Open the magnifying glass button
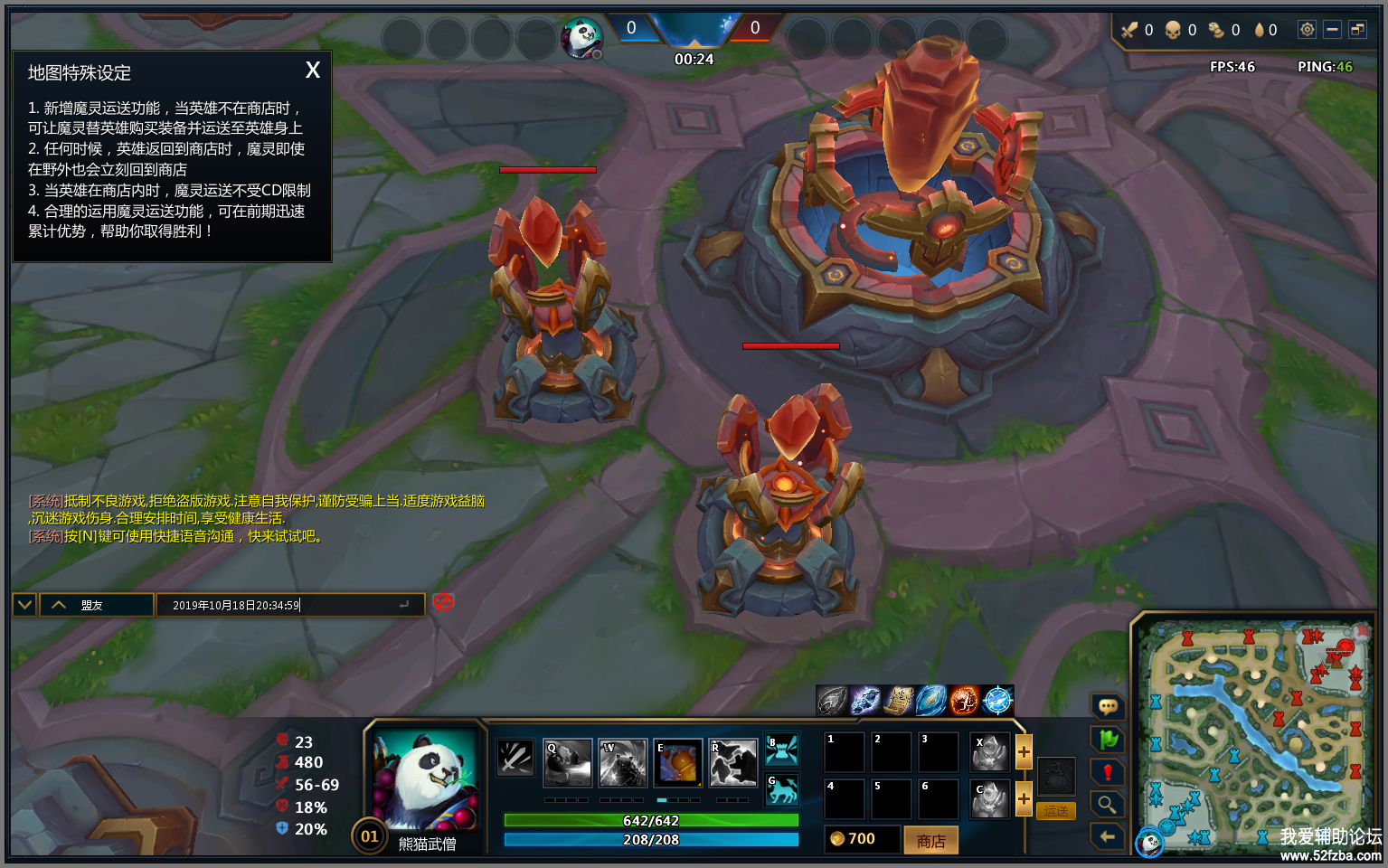This screenshot has height=868, width=1388. click(1108, 805)
